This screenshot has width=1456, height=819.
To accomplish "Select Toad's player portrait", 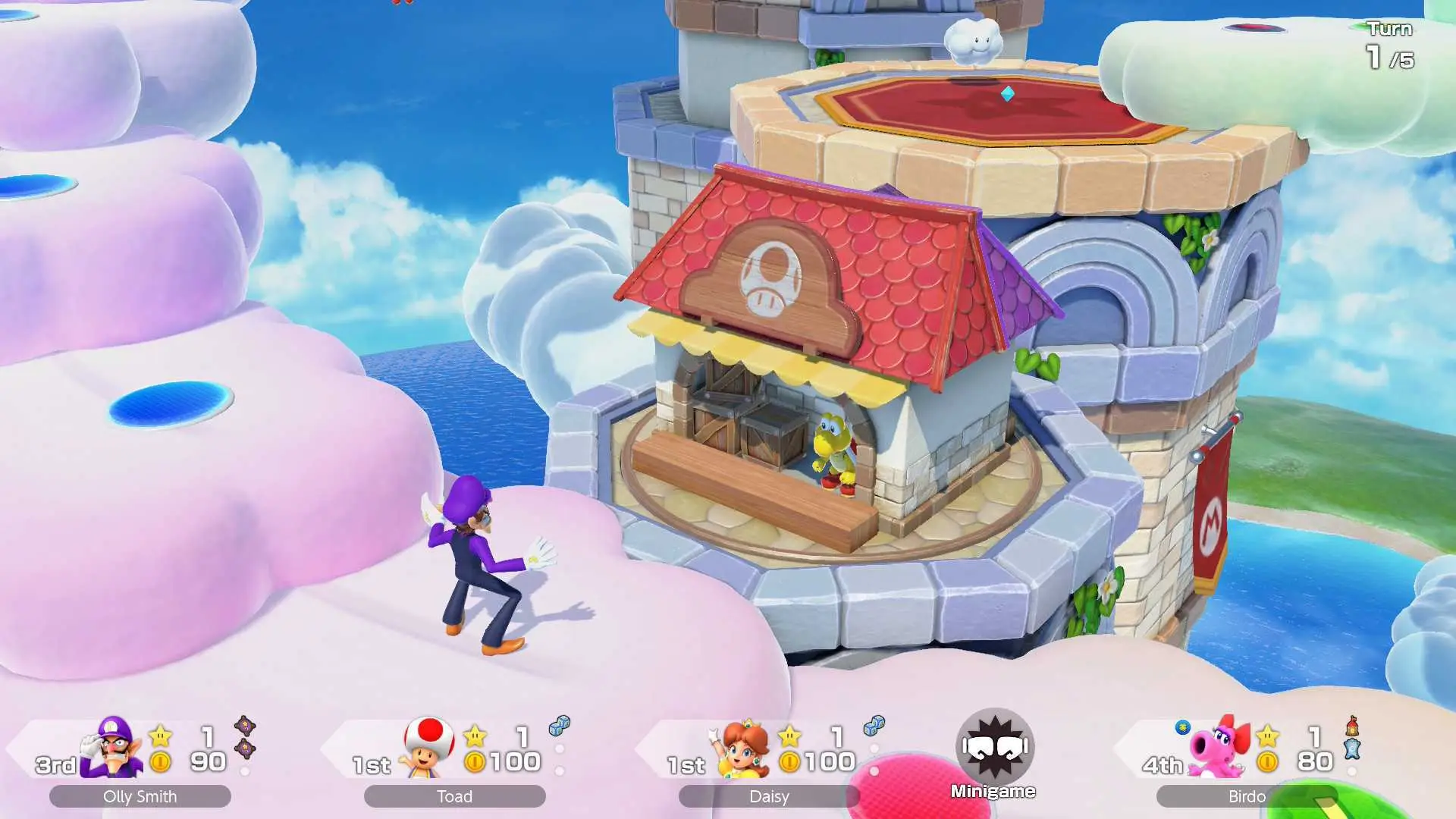I will (428, 747).
